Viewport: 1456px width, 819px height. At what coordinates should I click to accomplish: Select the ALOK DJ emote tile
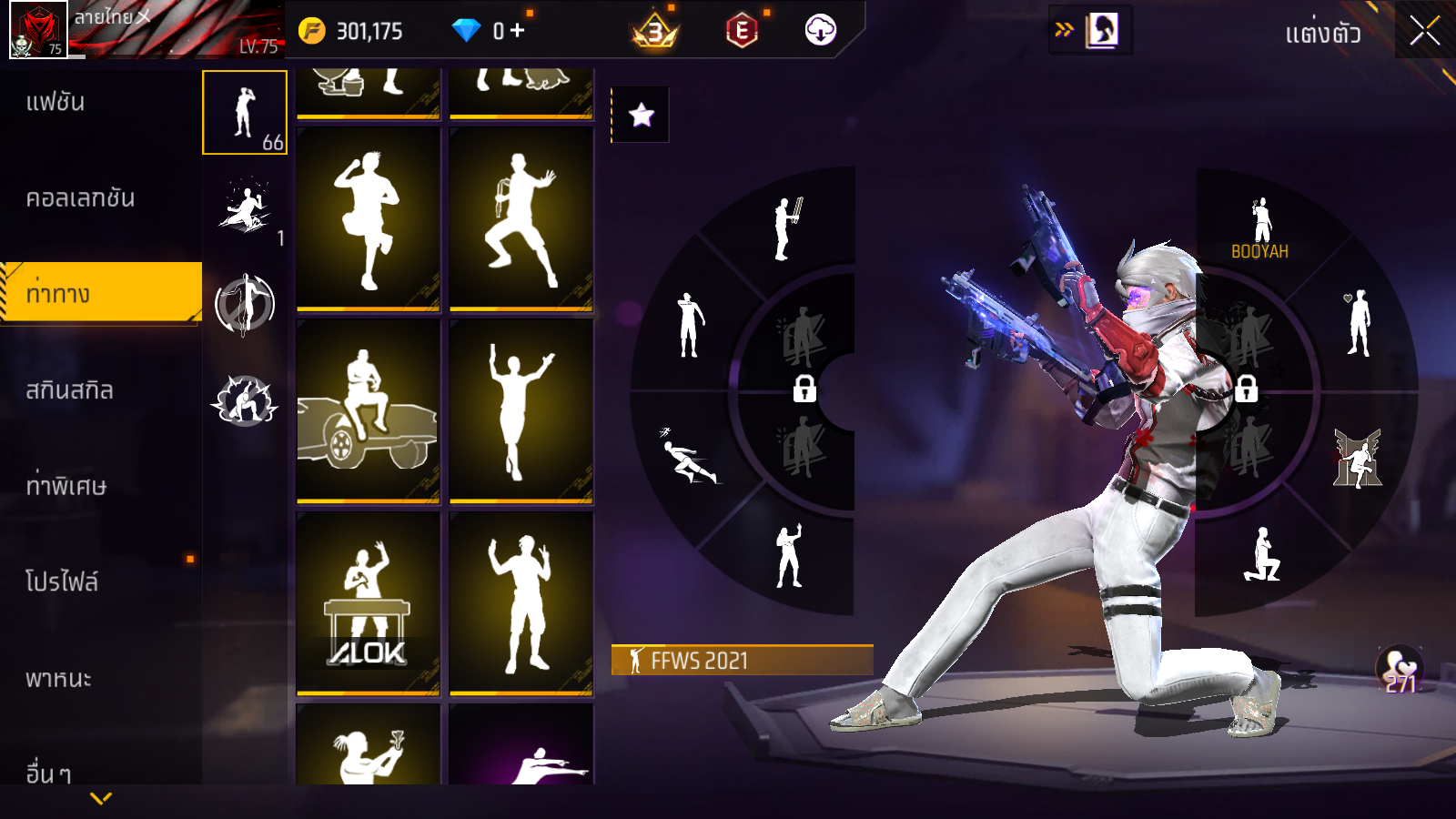(x=368, y=603)
